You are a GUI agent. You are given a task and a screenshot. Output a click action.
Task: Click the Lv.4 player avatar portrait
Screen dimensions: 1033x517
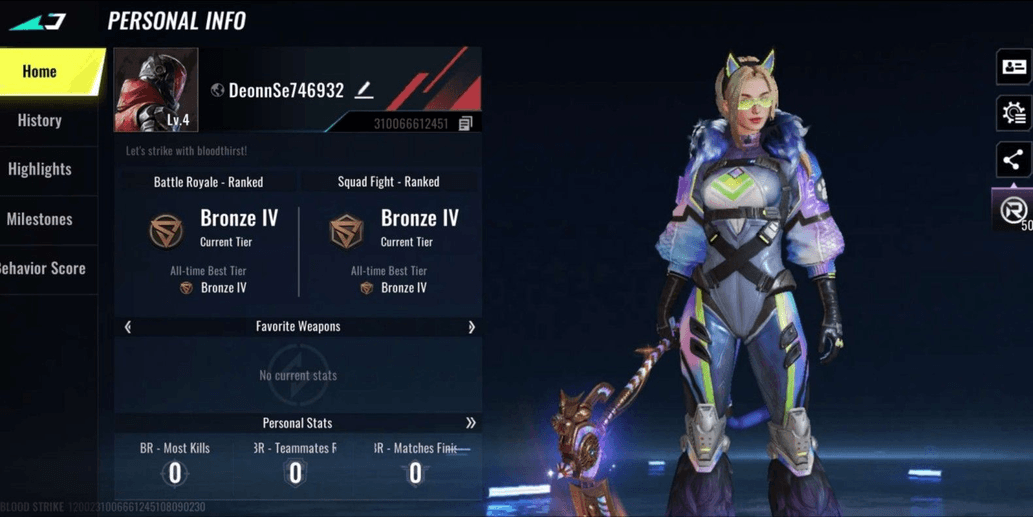click(156, 90)
